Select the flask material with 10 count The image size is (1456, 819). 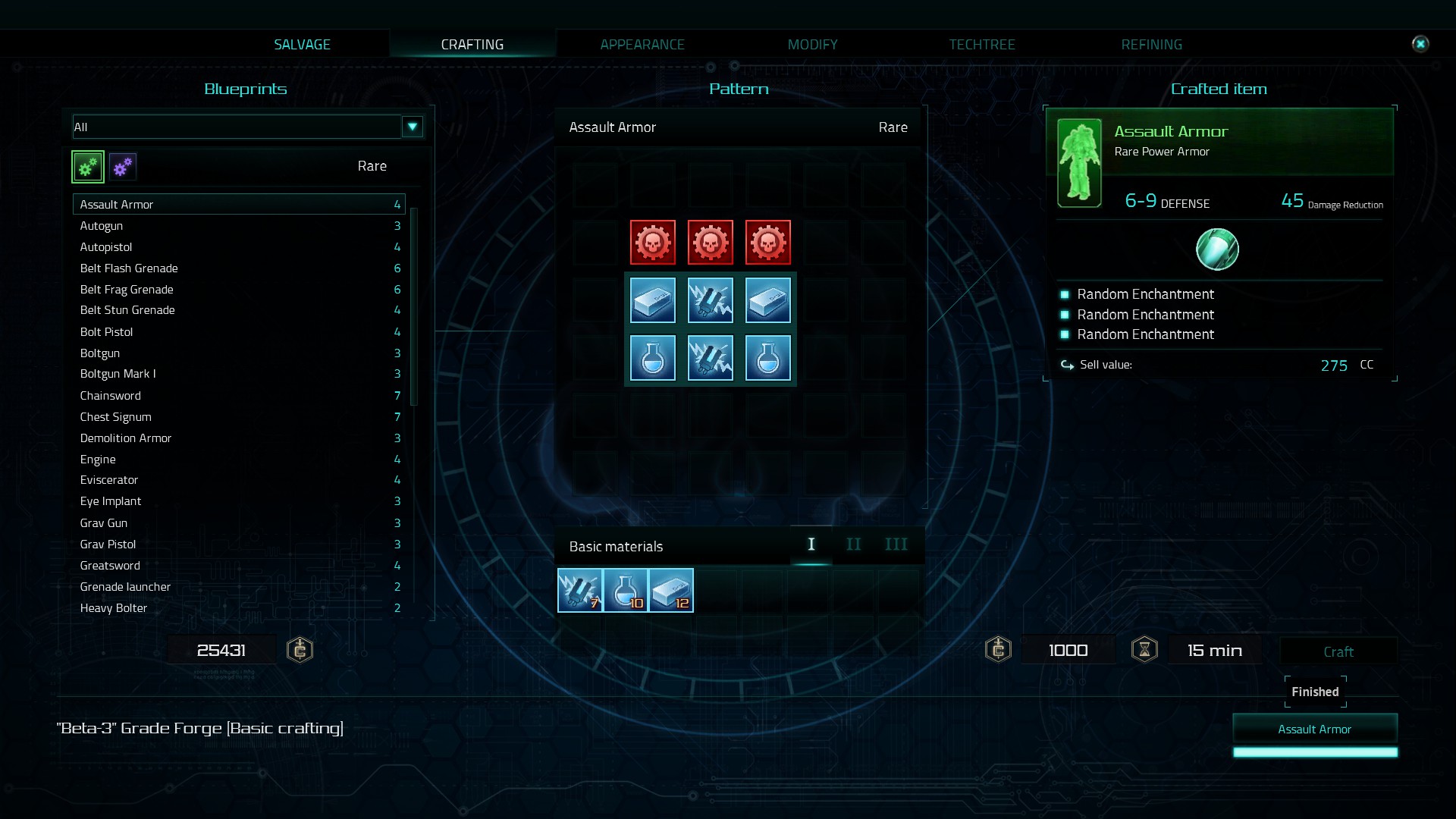[x=626, y=591]
